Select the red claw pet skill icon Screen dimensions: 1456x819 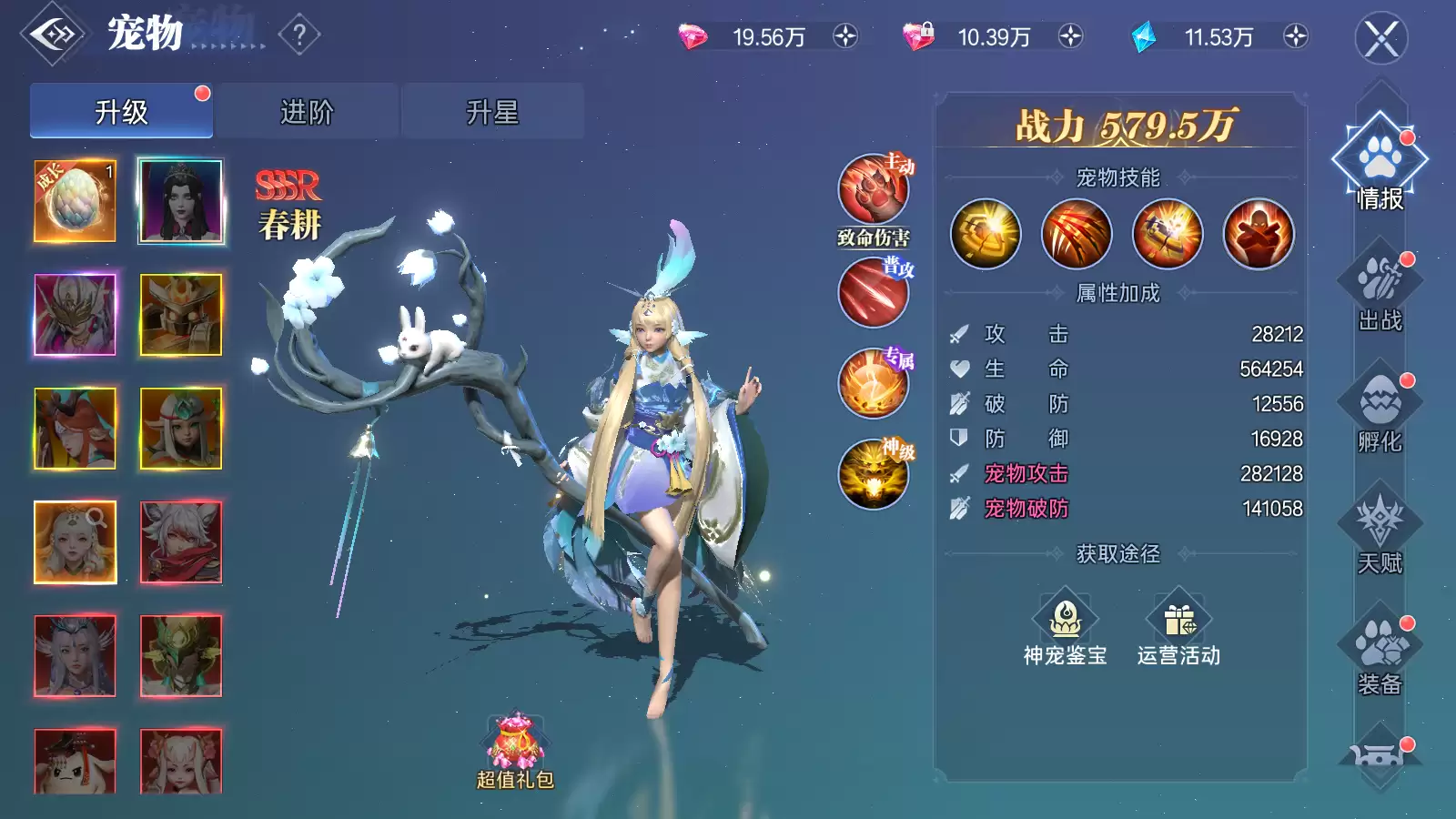tap(1077, 234)
